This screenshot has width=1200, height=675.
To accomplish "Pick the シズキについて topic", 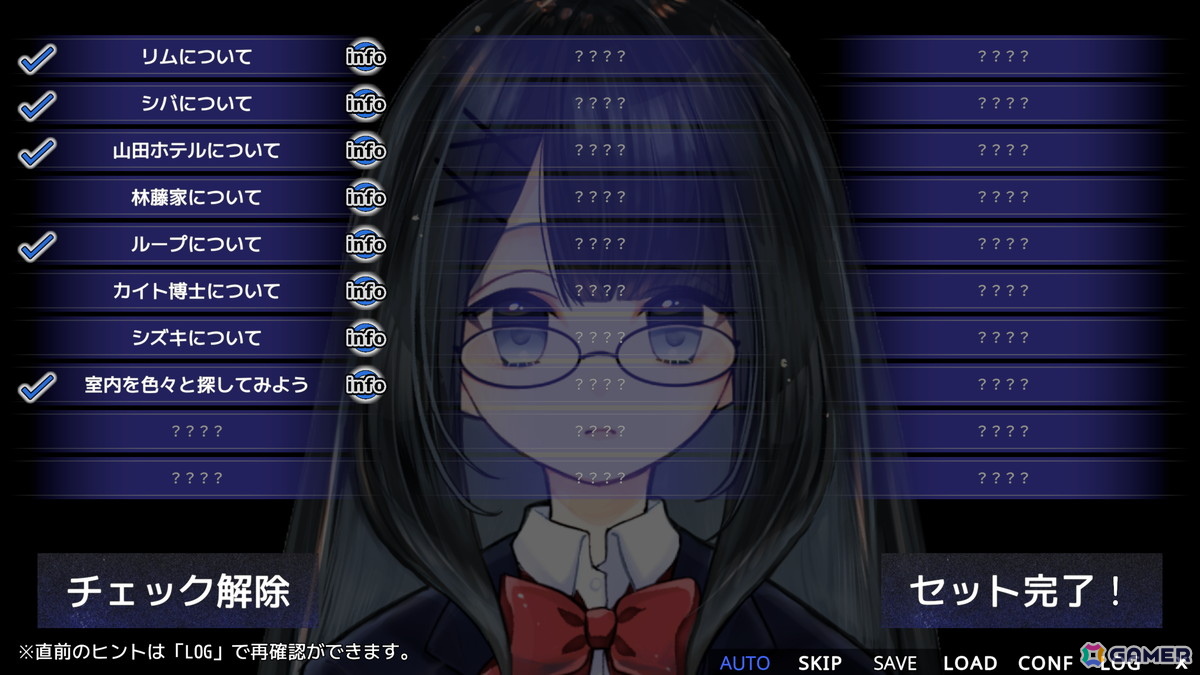I will pos(196,338).
